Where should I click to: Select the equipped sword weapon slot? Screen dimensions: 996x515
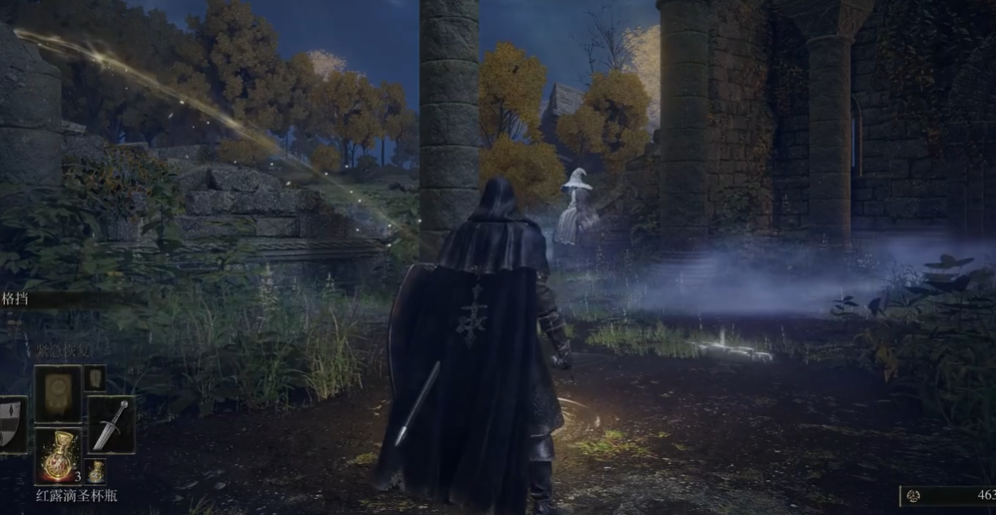point(110,424)
